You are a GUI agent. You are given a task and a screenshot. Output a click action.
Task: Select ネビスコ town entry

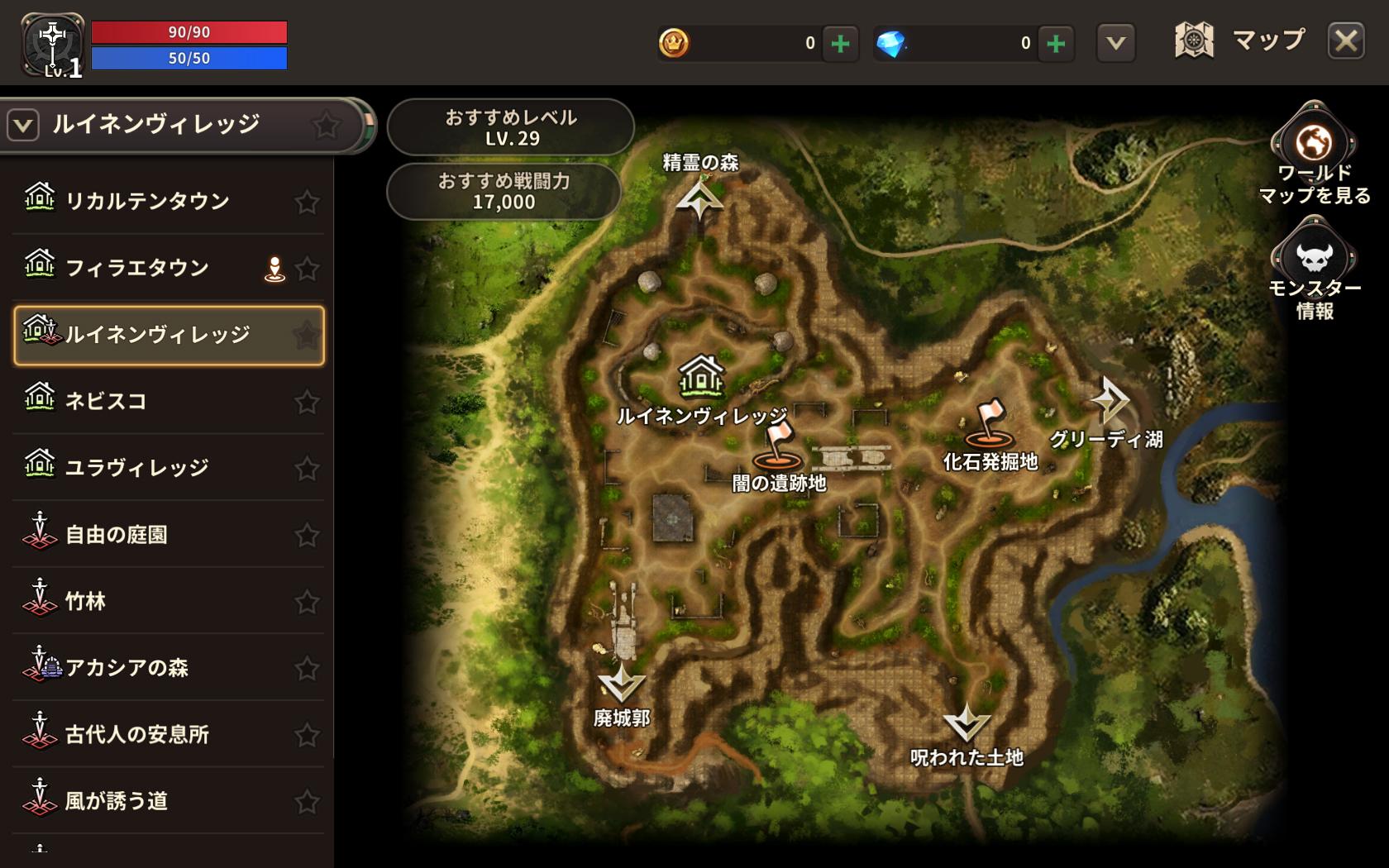tap(106, 401)
